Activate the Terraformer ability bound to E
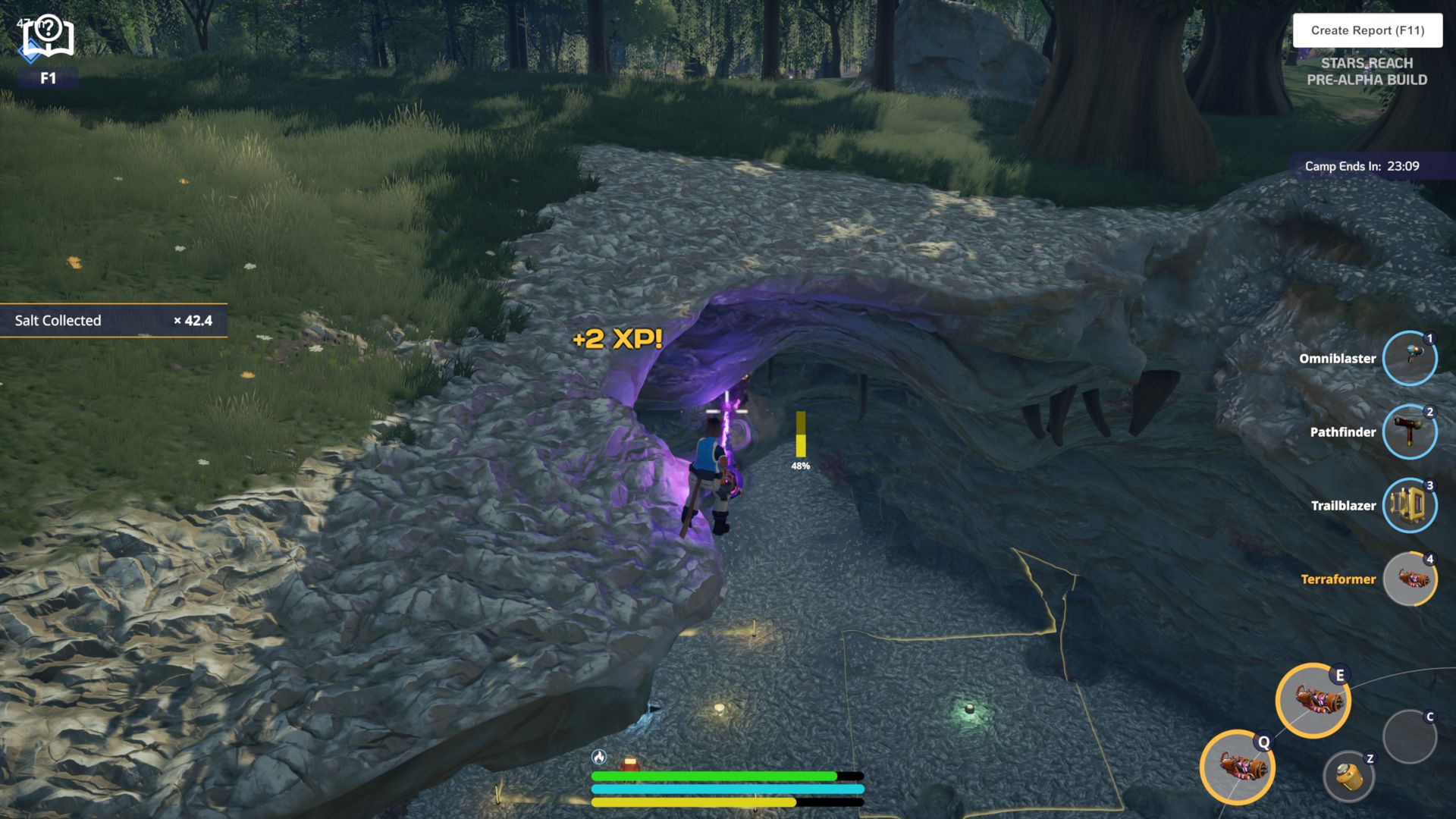 [x=1313, y=701]
